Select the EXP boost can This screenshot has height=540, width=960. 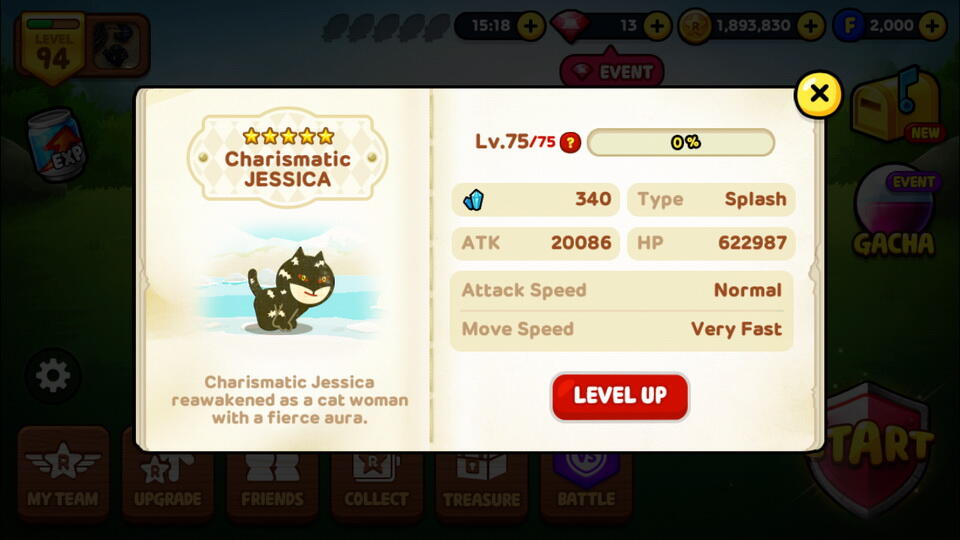(57, 145)
